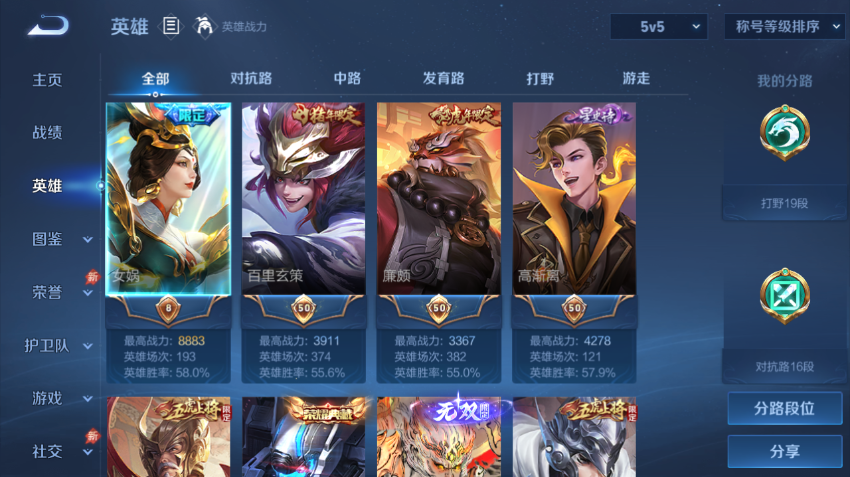
Task: Switch to the 对抗路 tab
Action: pos(251,79)
